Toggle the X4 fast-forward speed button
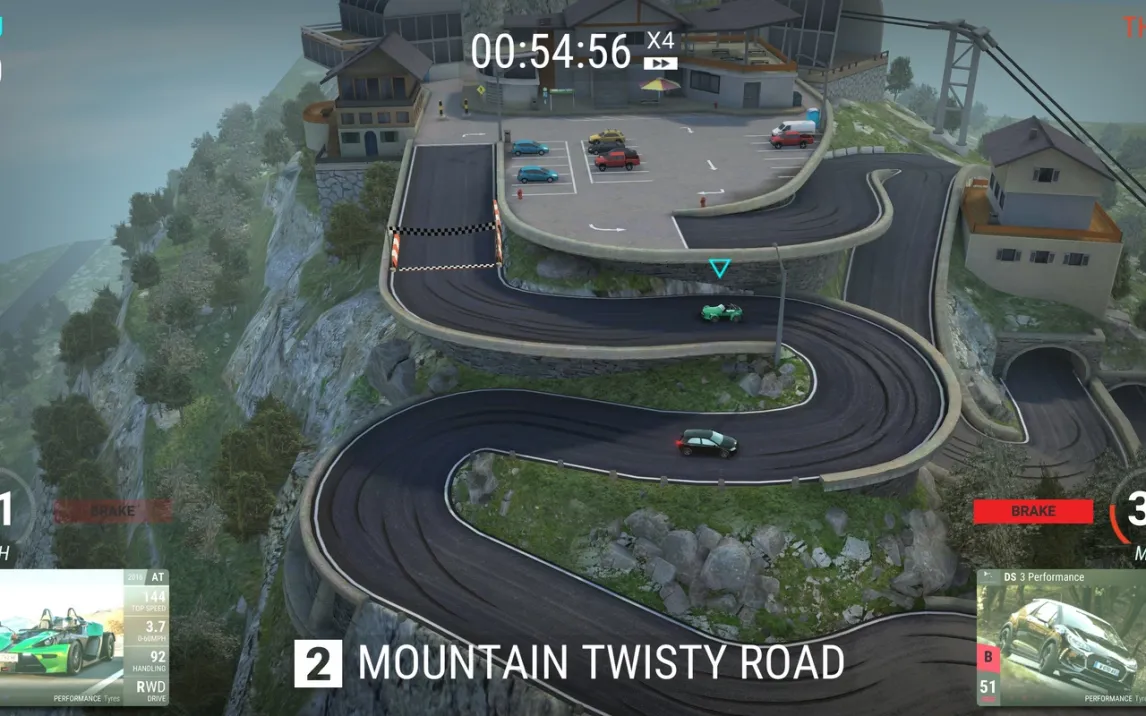1146x716 pixels. [x=660, y=51]
